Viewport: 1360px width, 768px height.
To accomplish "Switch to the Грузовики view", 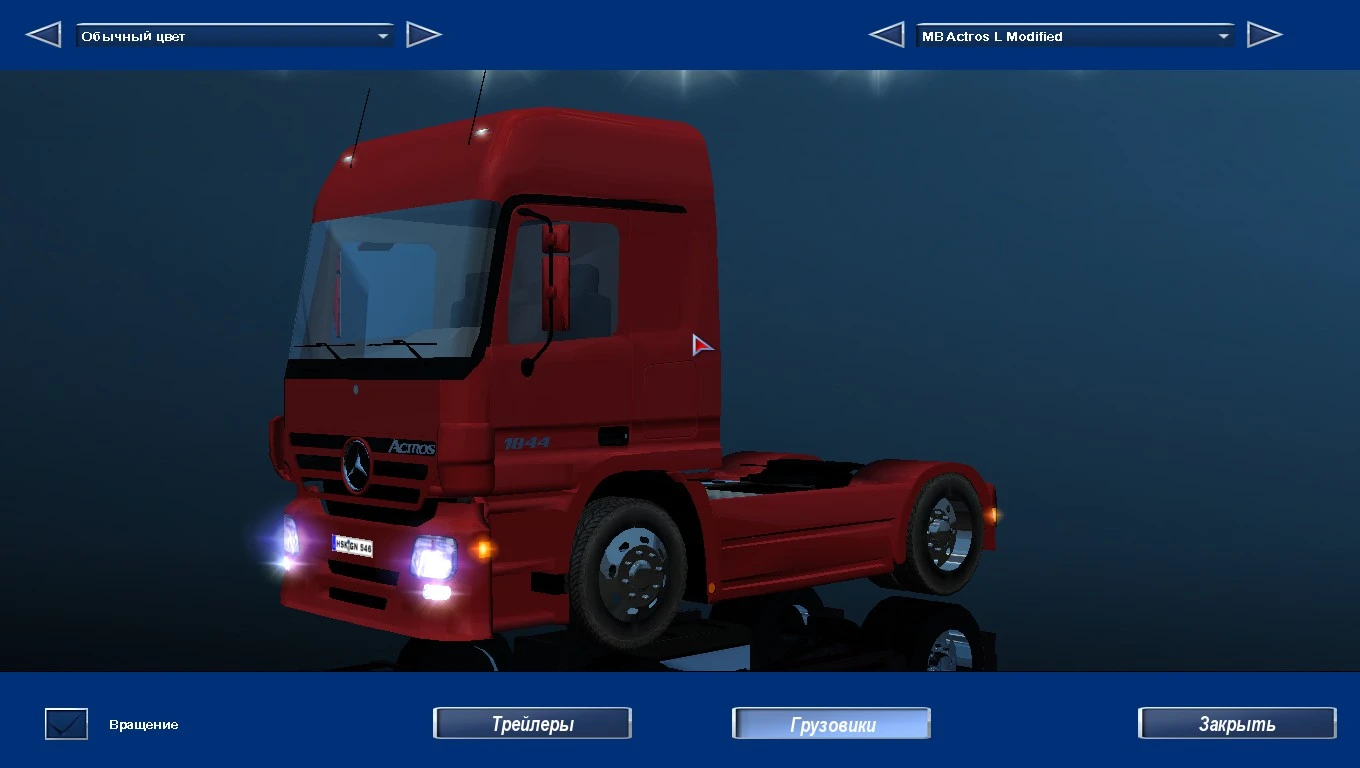I will click(831, 722).
